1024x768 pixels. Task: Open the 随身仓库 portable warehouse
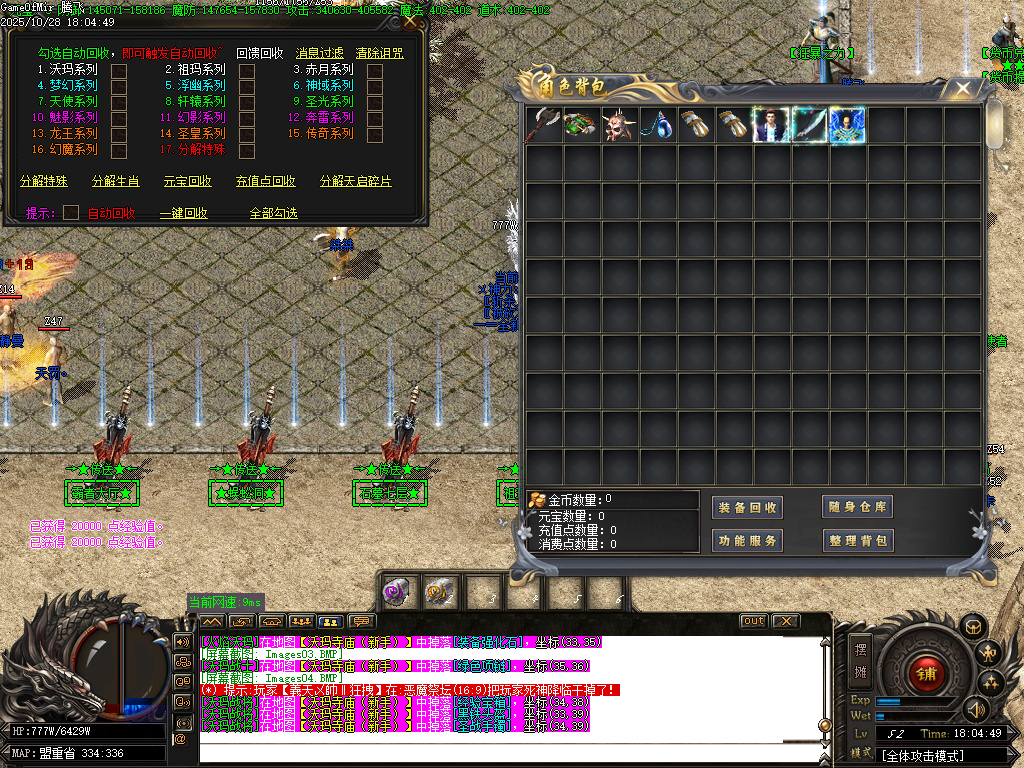click(857, 508)
